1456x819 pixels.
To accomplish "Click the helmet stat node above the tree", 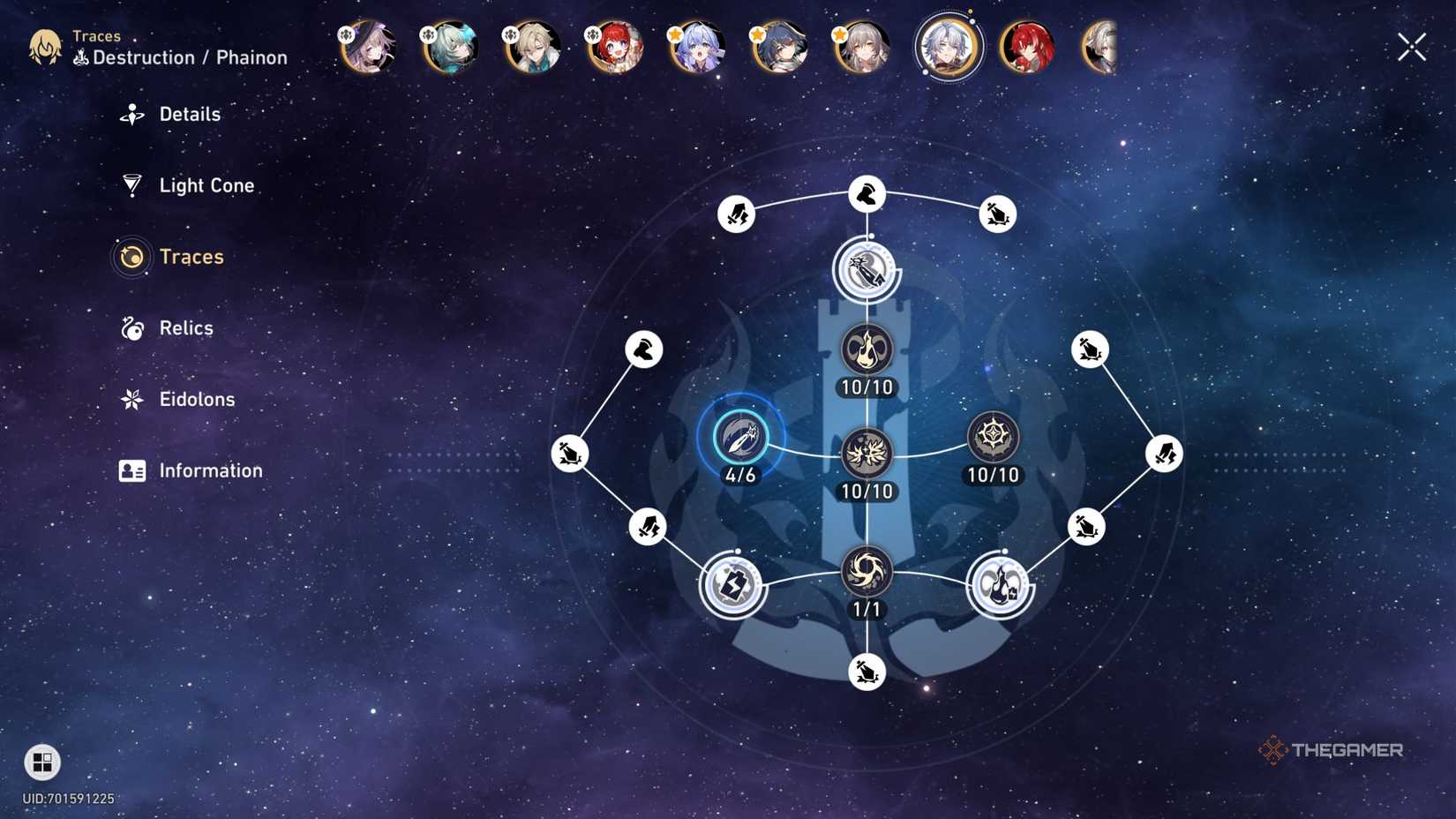I will point(867,193).
